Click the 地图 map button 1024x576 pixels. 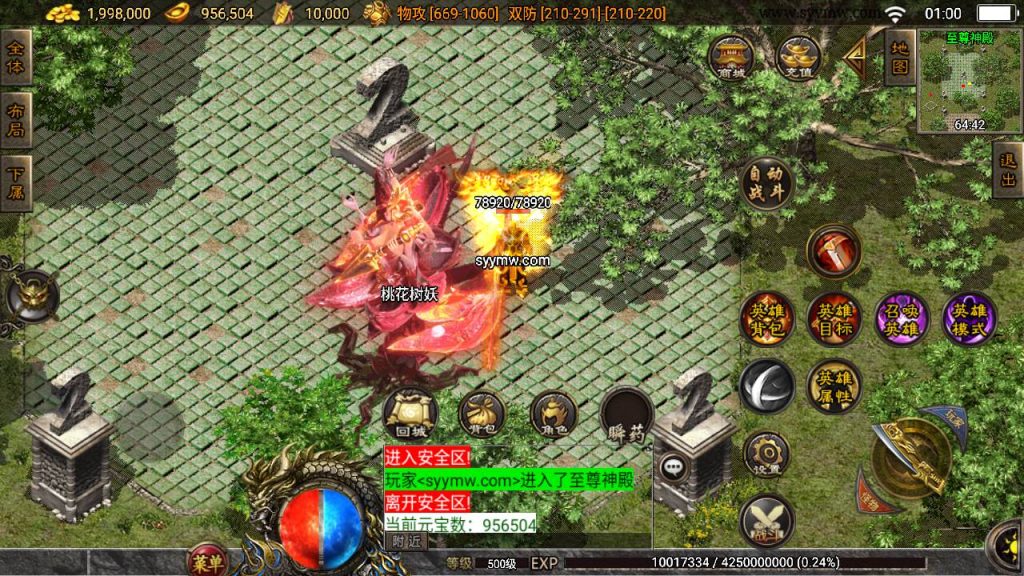coord(899,57)
